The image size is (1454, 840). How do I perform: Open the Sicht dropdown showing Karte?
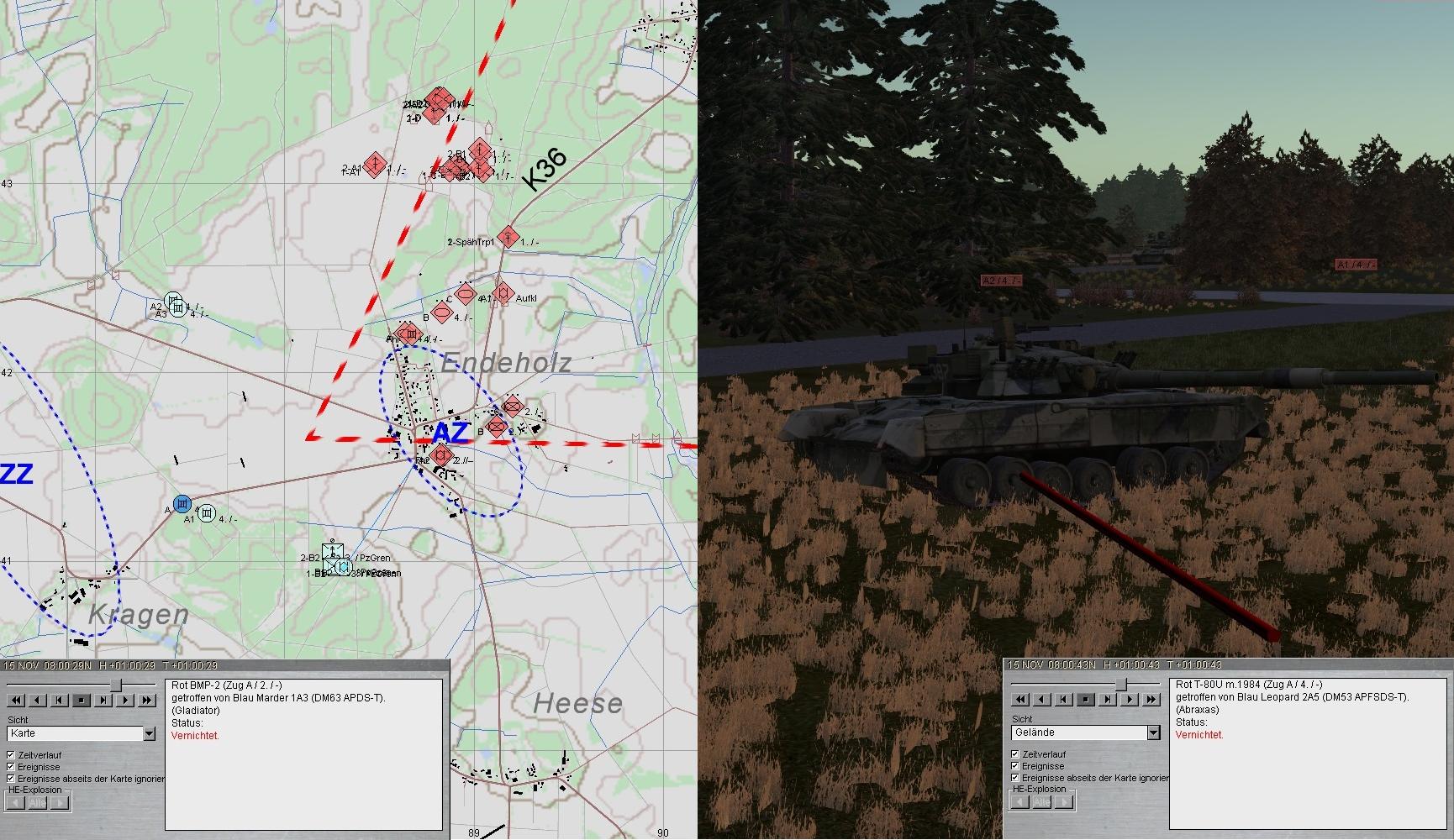click(149, 733)
